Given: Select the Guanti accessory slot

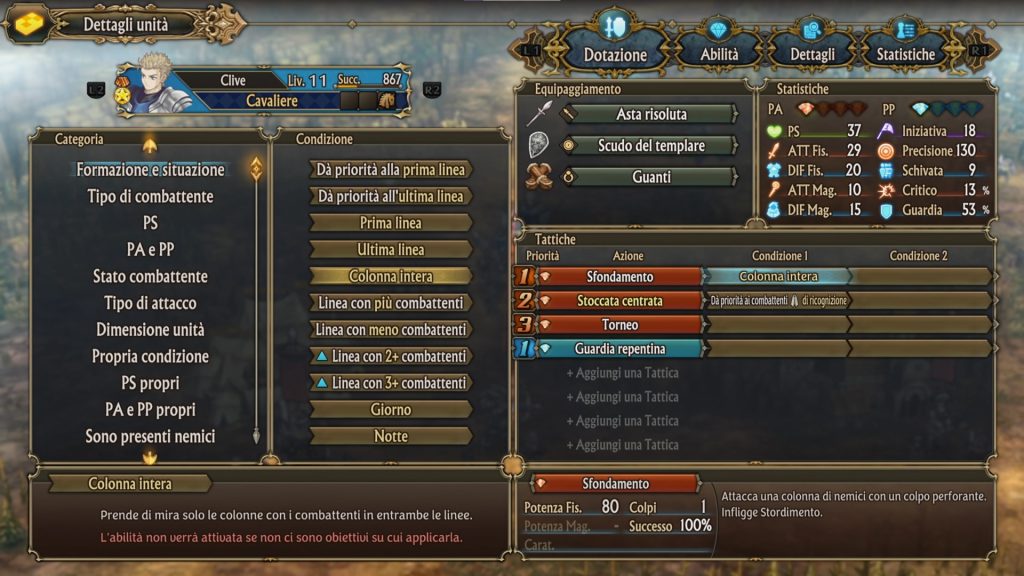Looking at the screenshot, I should pyautogui.click(x=651, y=177).
